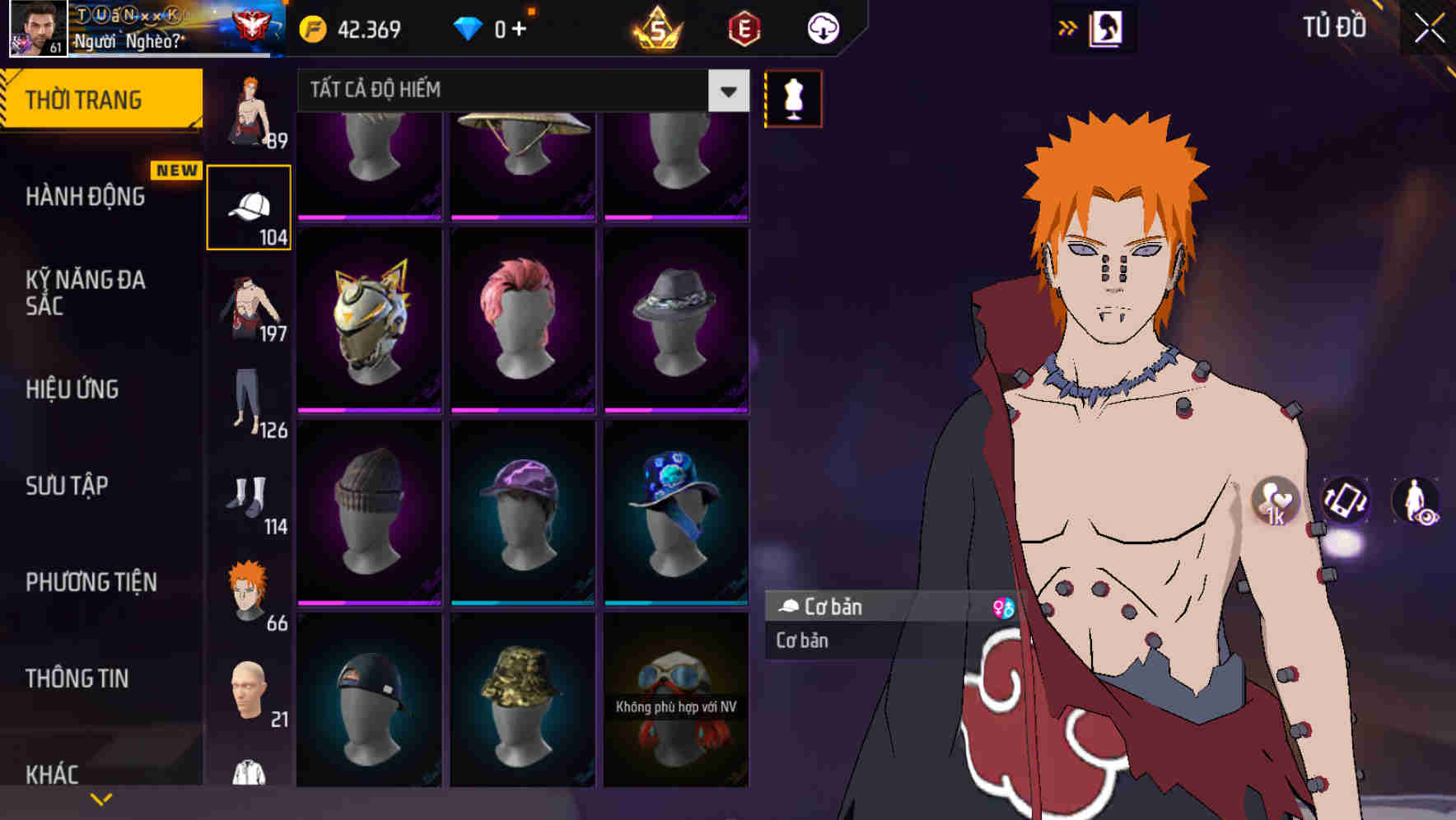Switch to the HÀNH ĐỘNG tab
The height and width of the screenshot is (820, 1456).
(x=86, y=196)
